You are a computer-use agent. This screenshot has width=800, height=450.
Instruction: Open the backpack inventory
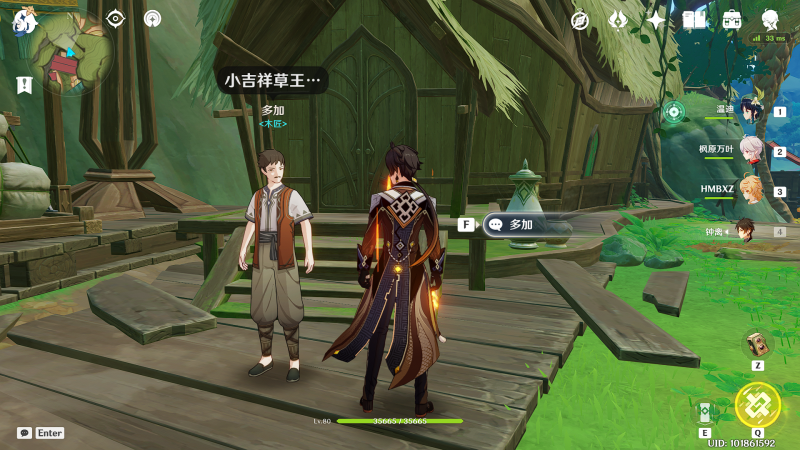click(732, 20)
